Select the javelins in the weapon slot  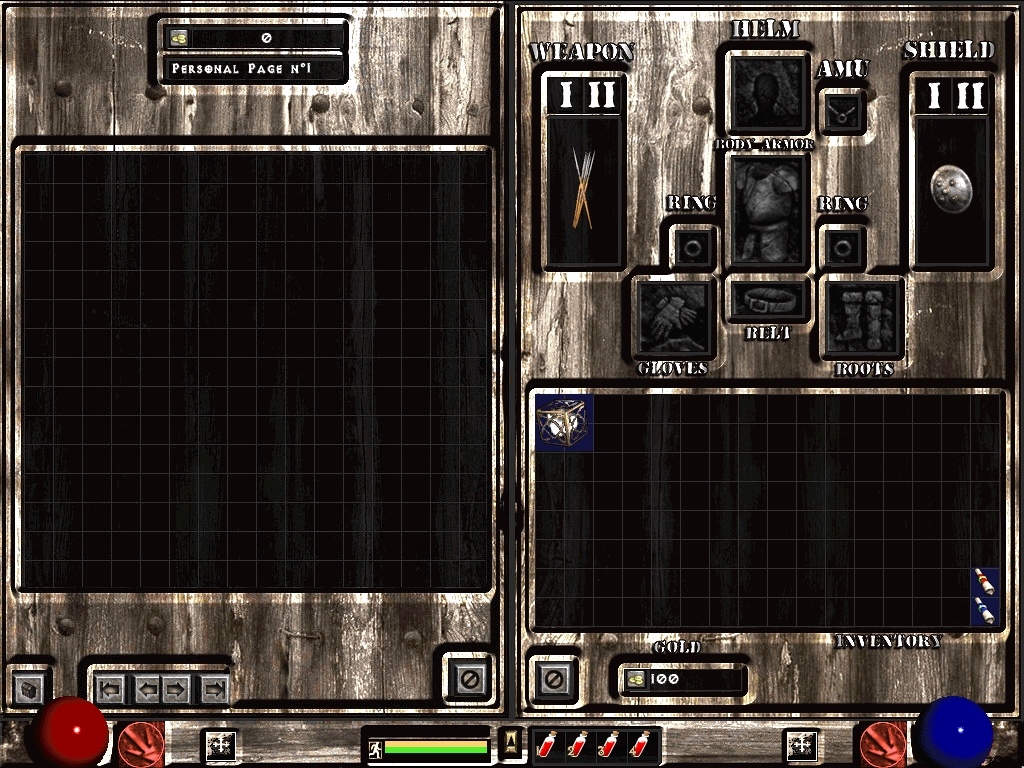click(x=584, y=188)
